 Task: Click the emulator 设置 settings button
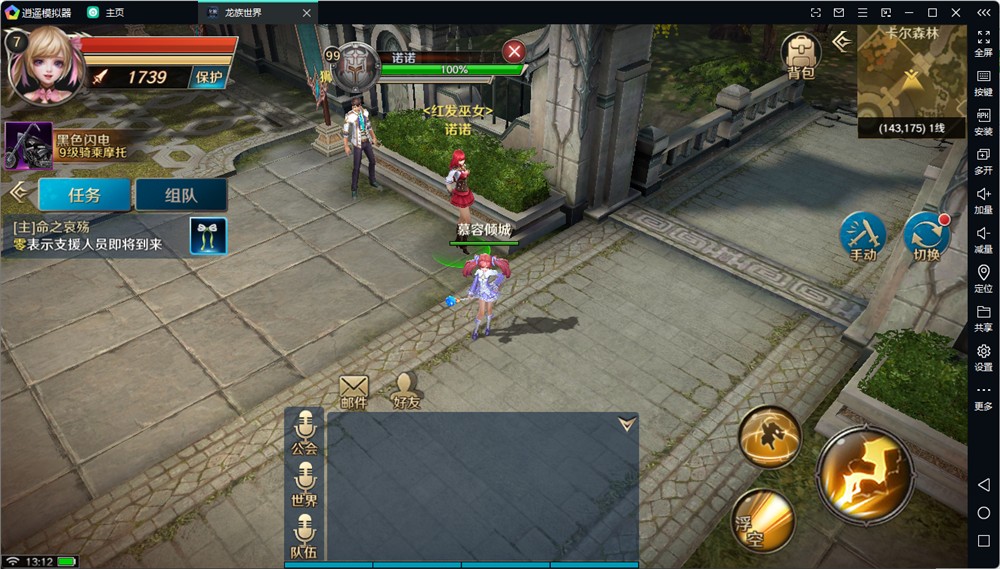[x=983, y=357]
